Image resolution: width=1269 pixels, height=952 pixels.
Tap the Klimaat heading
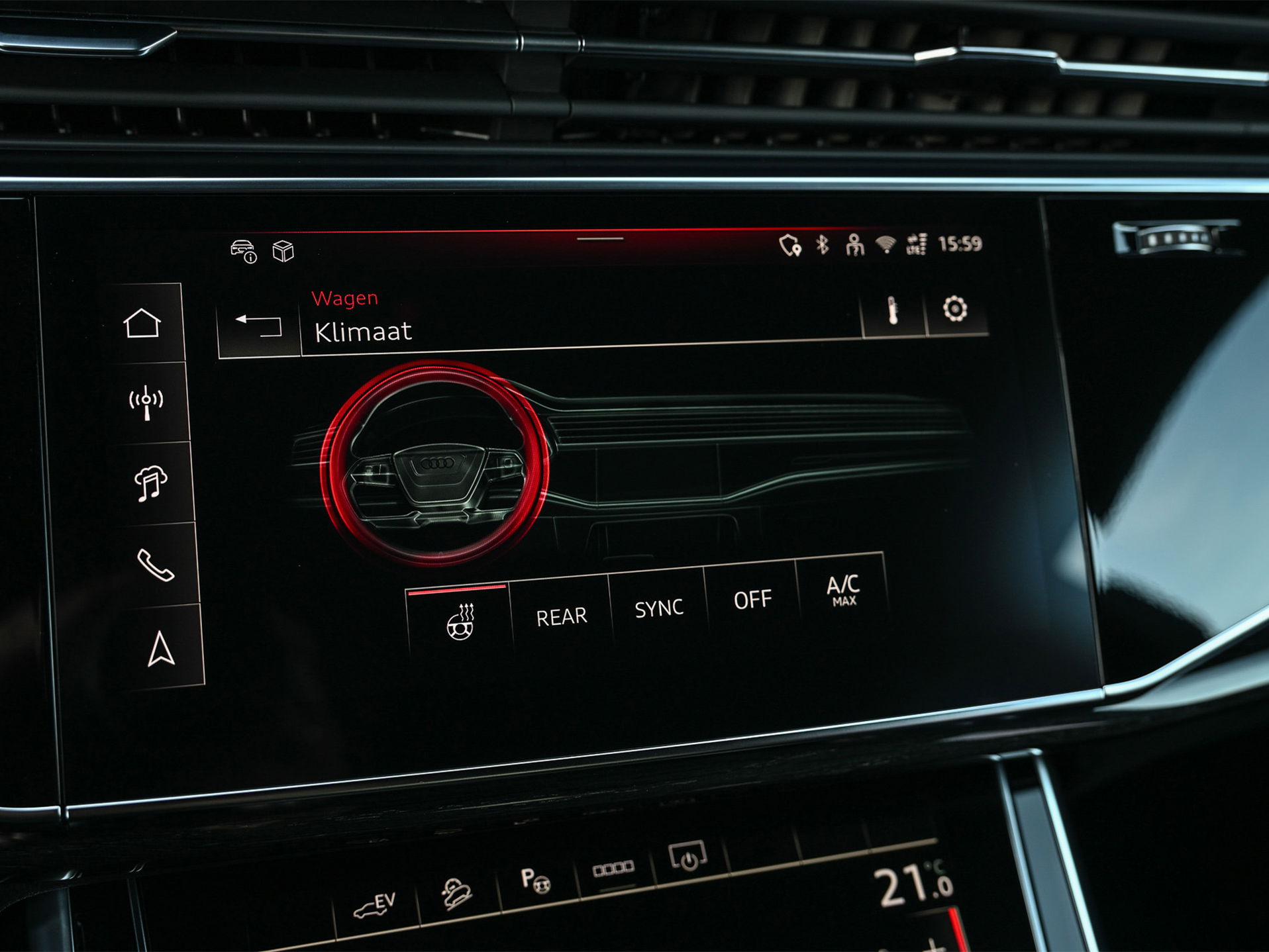365,333
